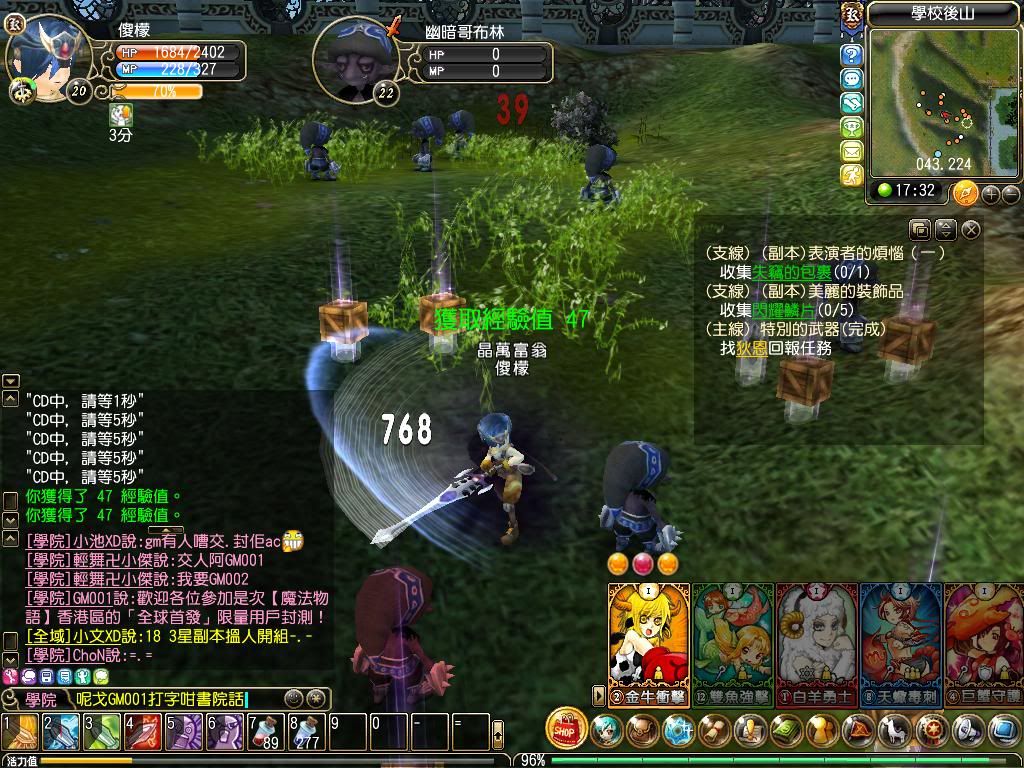This screenshot has width=1024, height=768.
Task: Open the blue question mark help icon
Action: point(852,55)
